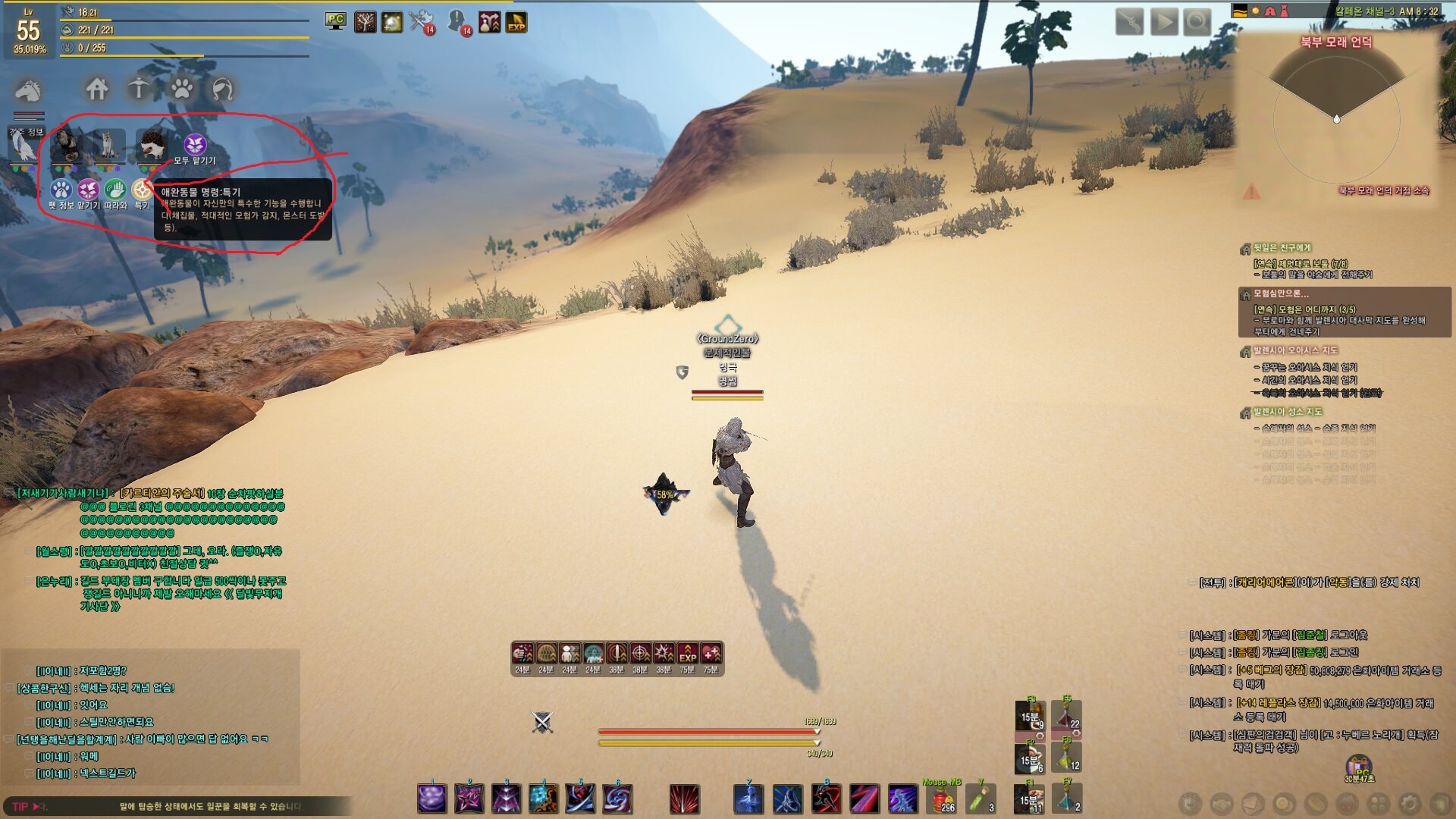
Task: Select the white hawk pet portrait
Action: pyautogui.click(x=23, y=146)
